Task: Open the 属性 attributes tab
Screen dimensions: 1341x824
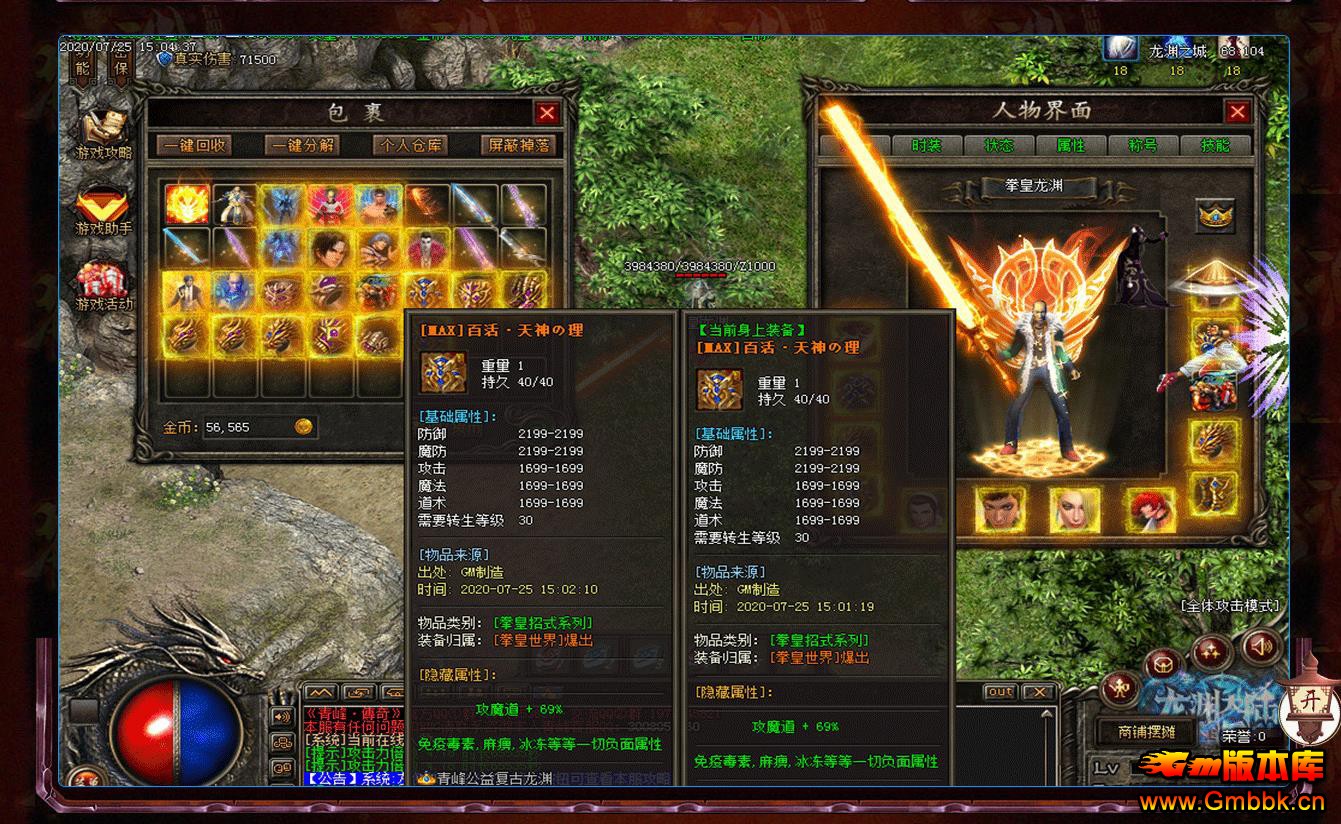Action: (x=1070, y=145)
